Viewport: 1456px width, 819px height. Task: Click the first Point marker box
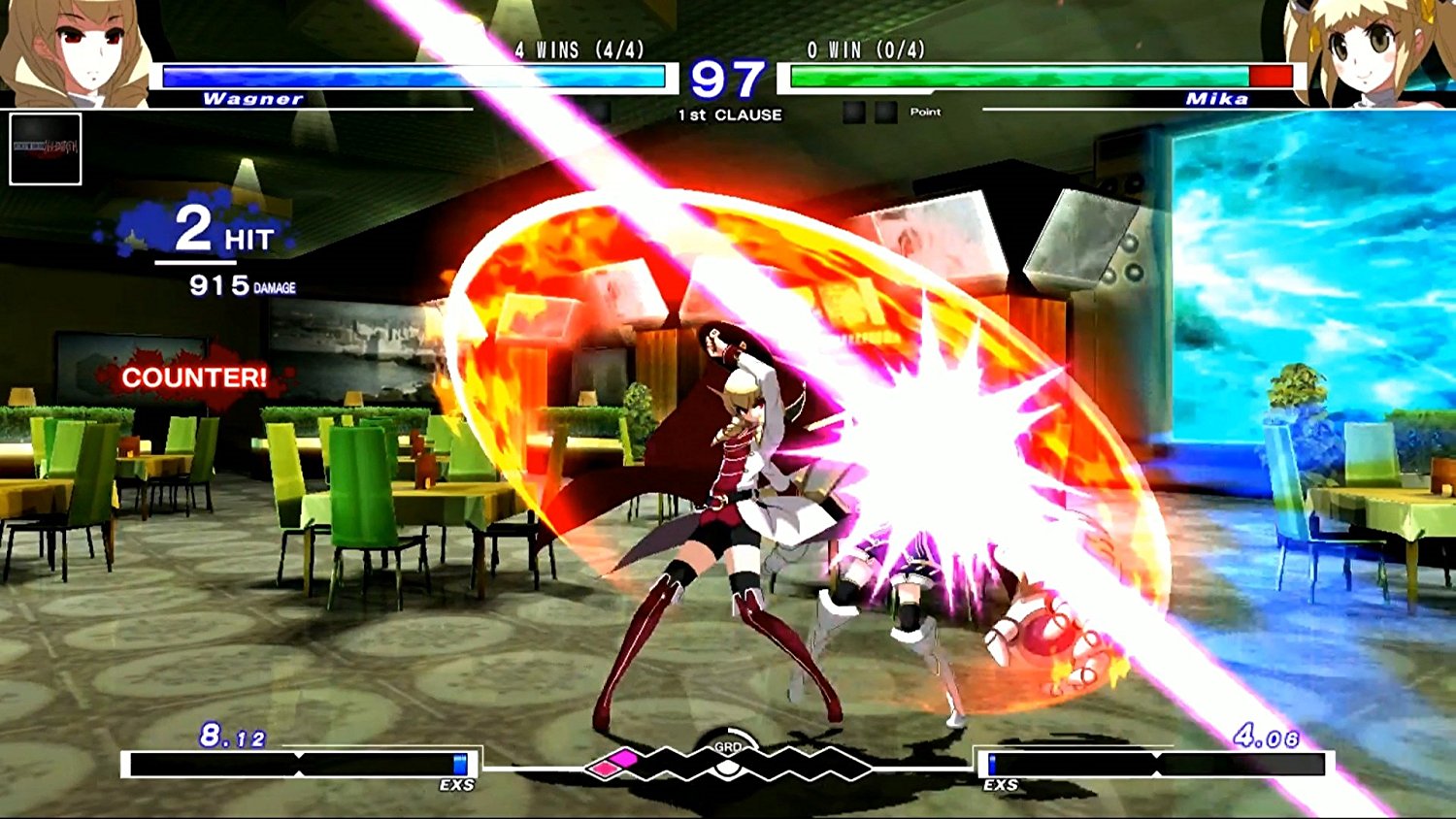(x=855, y=113)
